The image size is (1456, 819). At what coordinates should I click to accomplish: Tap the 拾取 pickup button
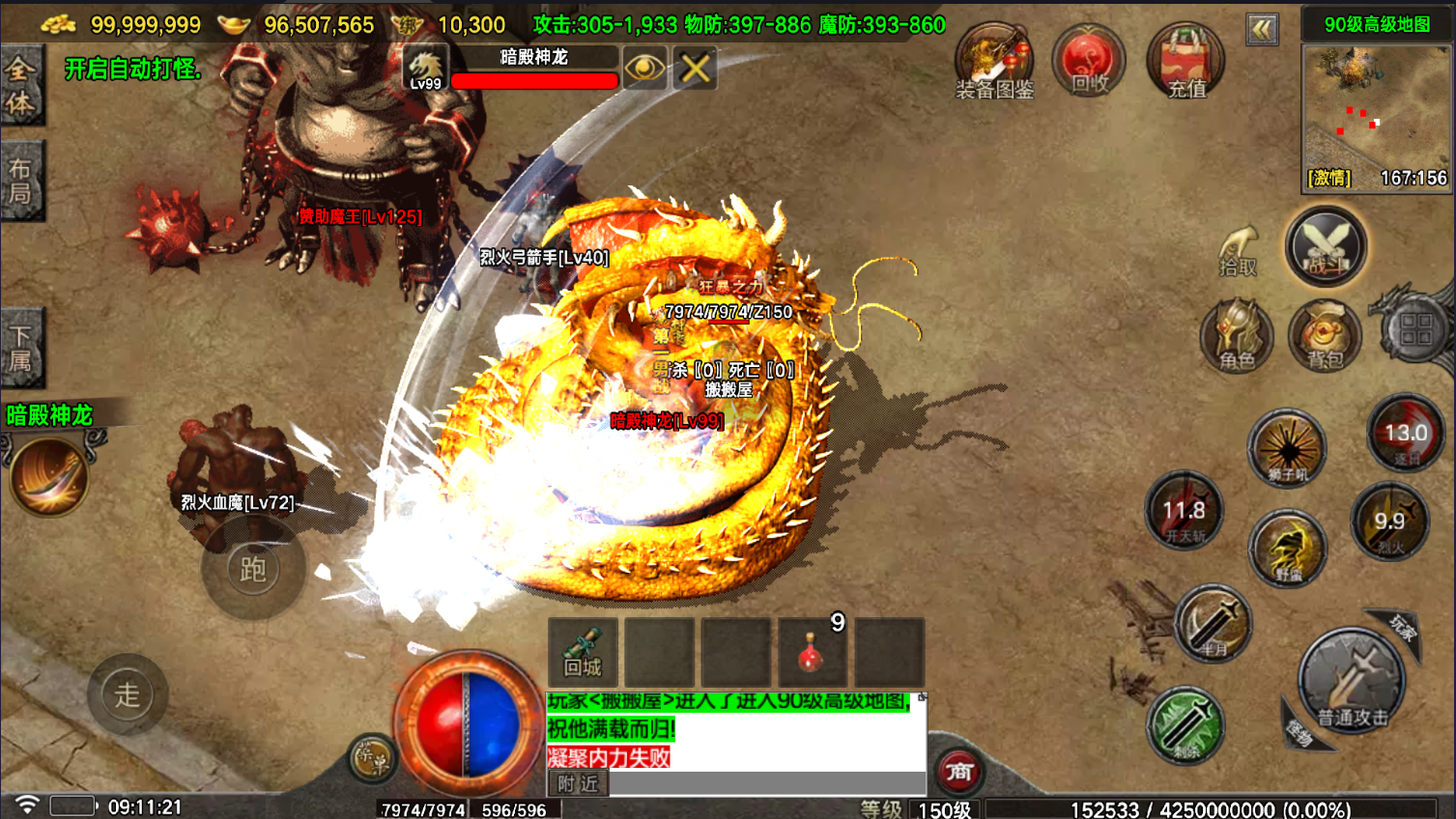tap(1238, 253)
